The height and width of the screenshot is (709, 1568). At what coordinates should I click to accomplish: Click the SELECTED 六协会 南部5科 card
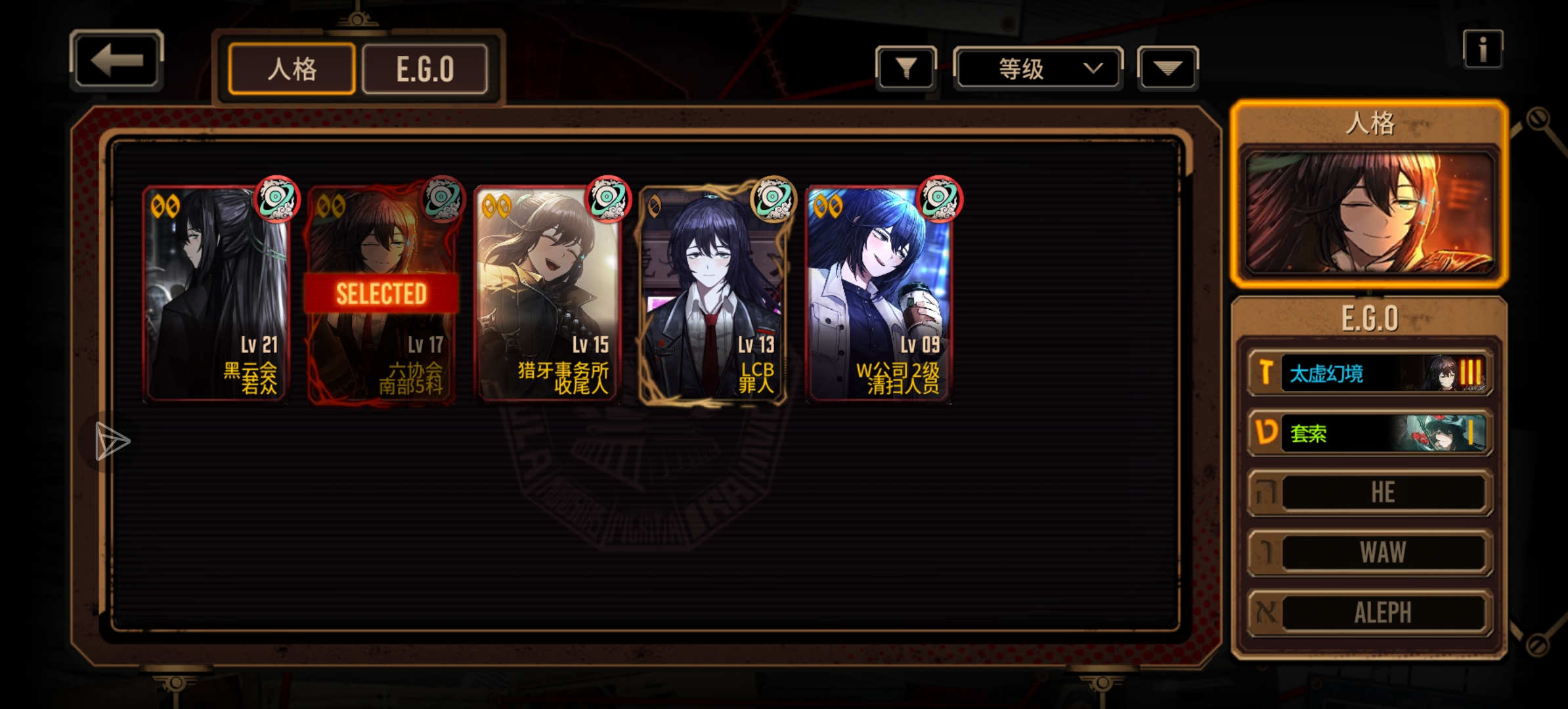pos(381,294)
